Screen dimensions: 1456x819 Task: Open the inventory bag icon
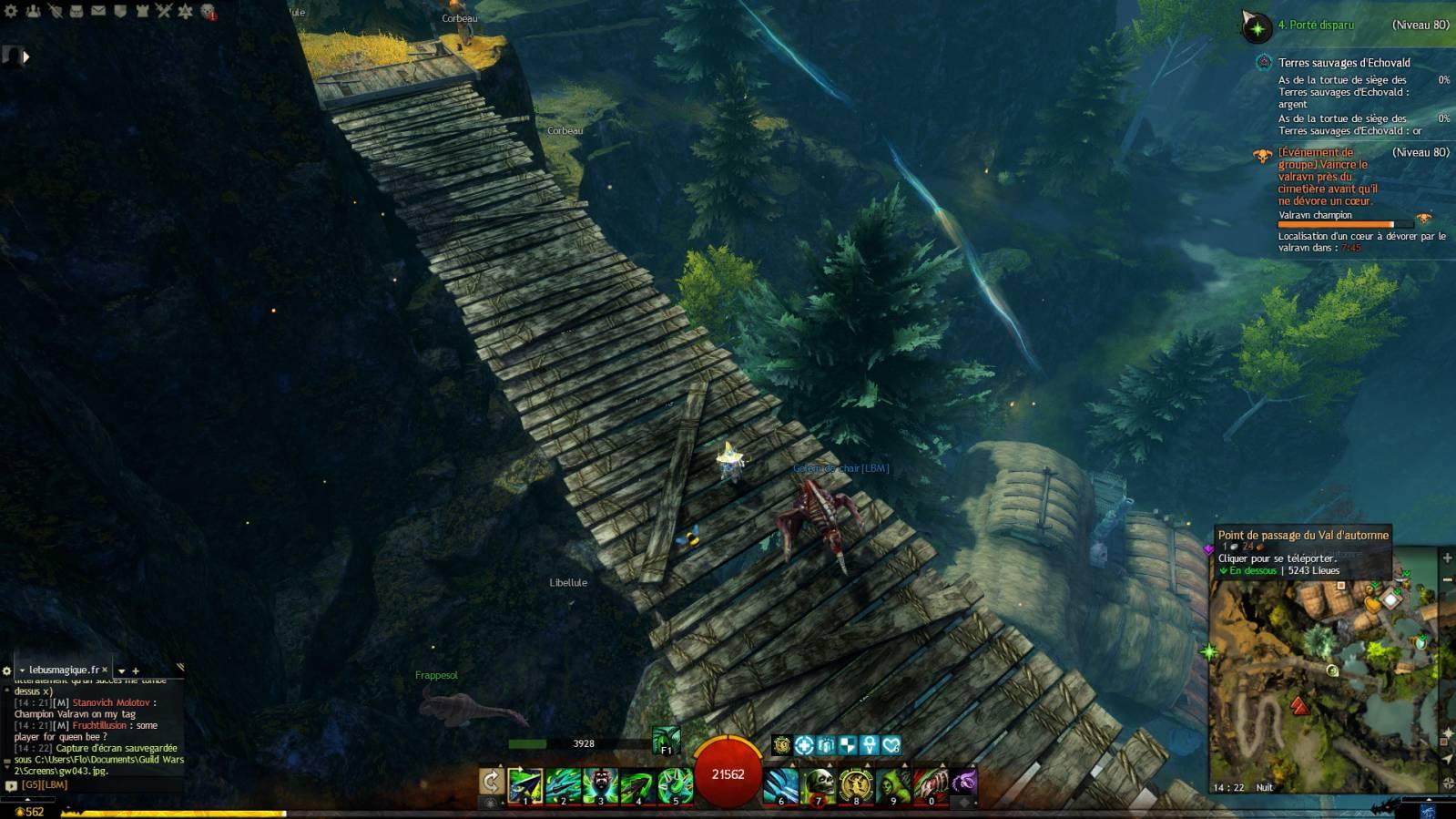point(76,11)
